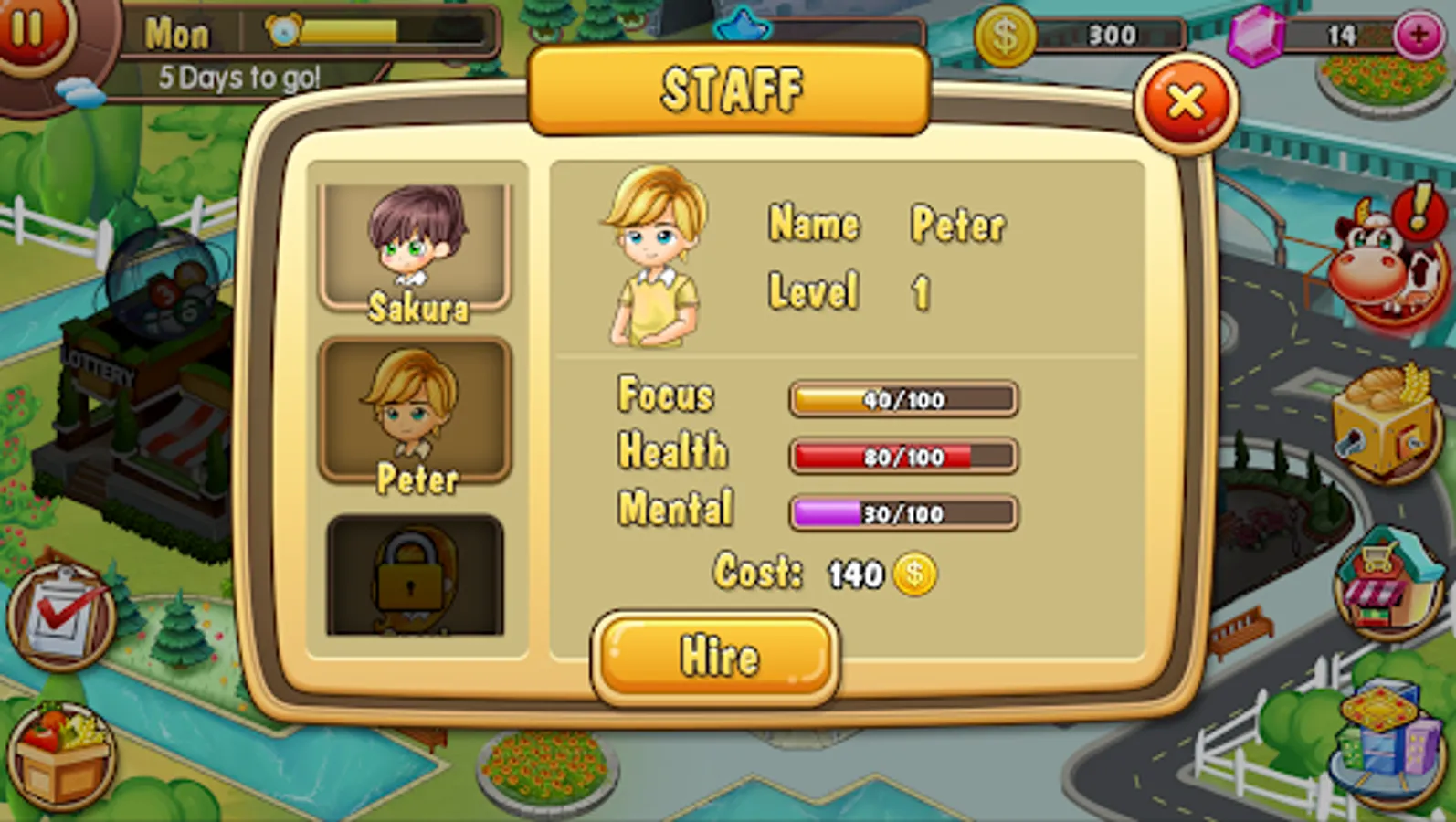This screenshot has height=822, width=1456.
Task: Click the plus button to buy currency
Action: coord(1419,35)
